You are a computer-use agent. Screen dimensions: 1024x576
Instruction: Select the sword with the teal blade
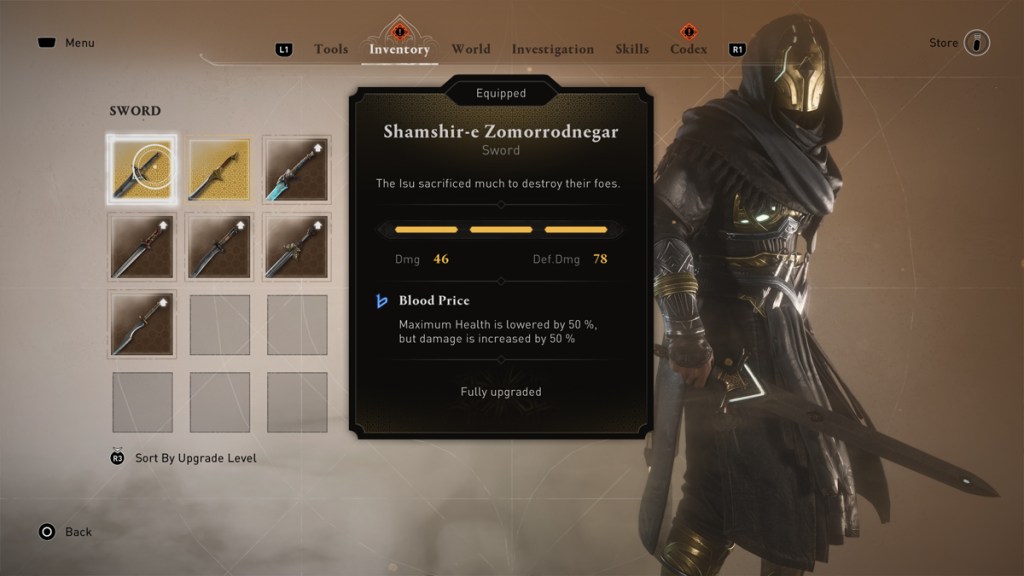[297, 170]
